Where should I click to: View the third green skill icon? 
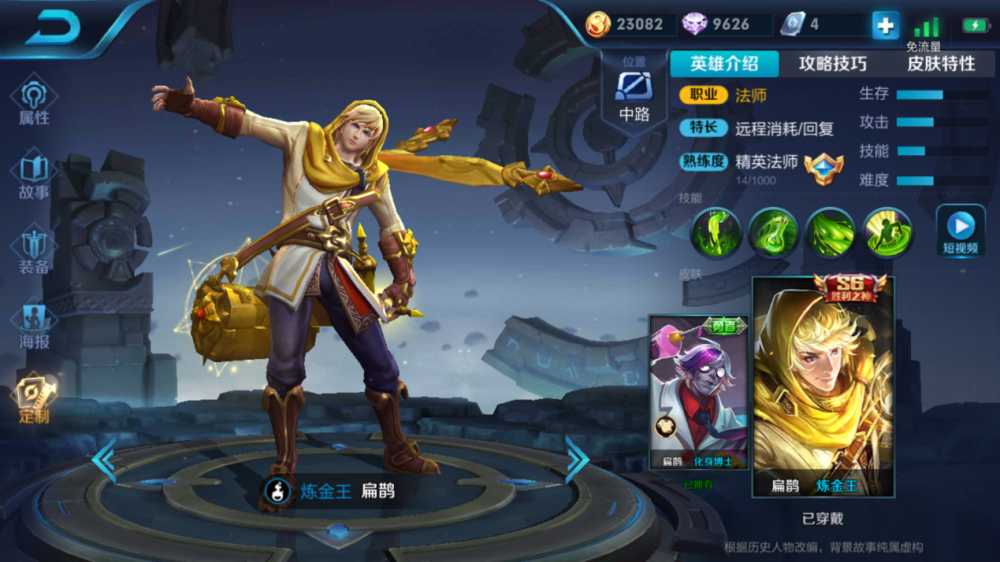831,232
